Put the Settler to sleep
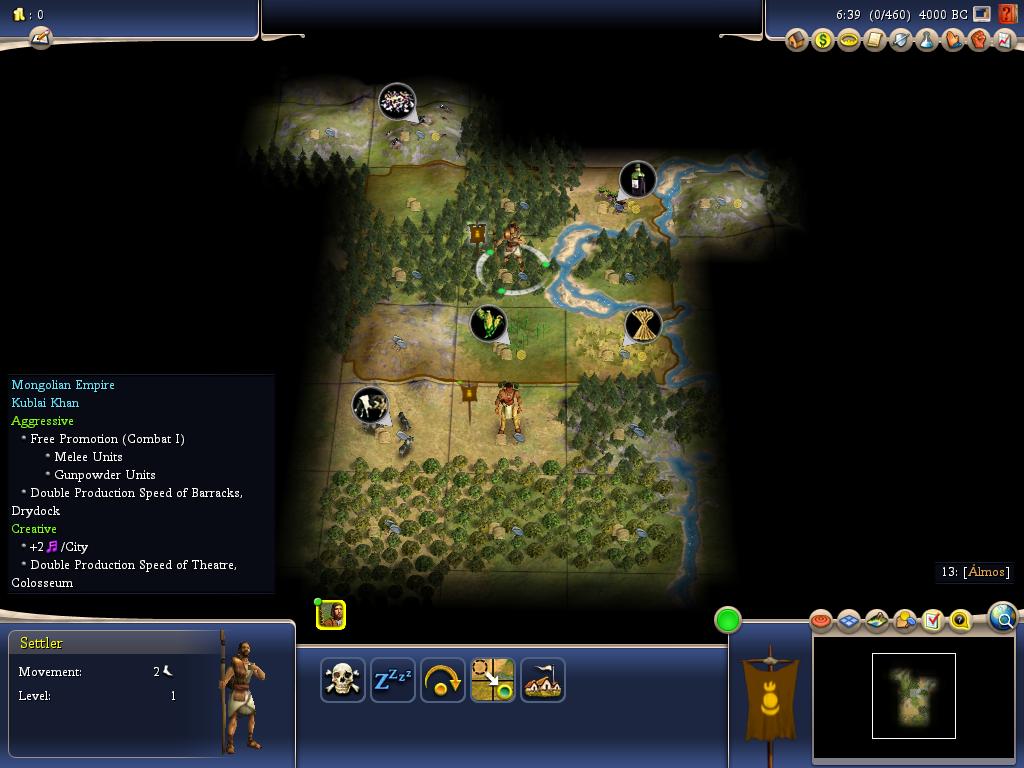 [393, 680]
